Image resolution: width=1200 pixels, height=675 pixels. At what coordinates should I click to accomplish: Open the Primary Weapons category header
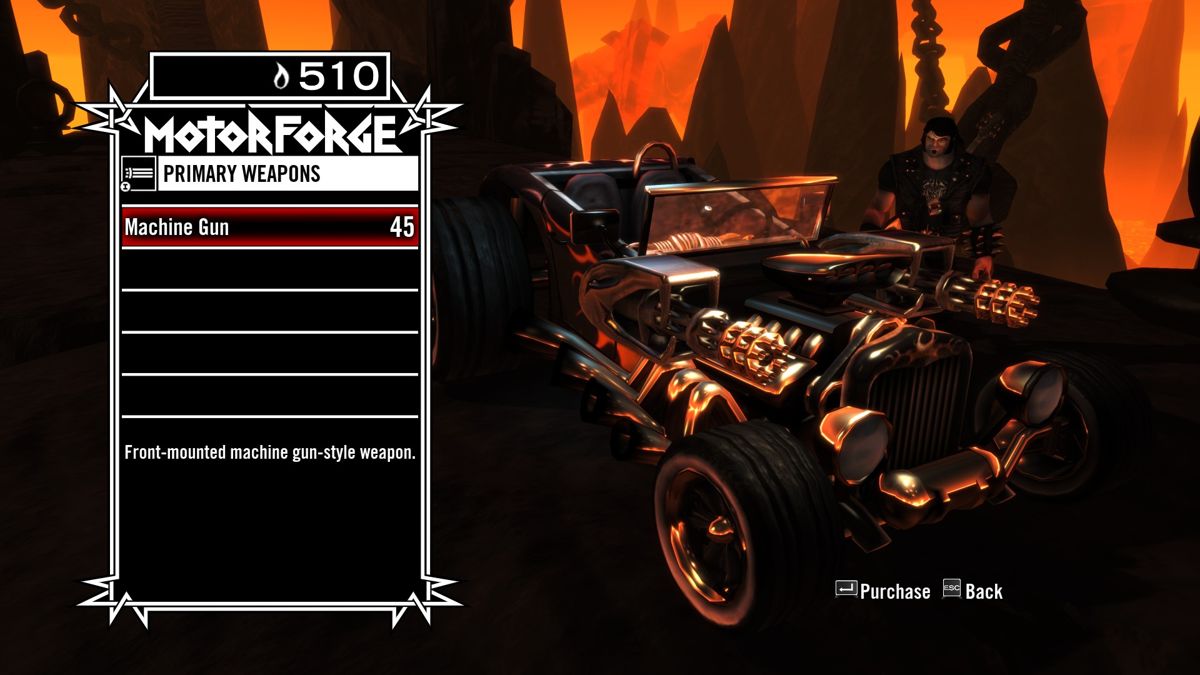[269, 174]
